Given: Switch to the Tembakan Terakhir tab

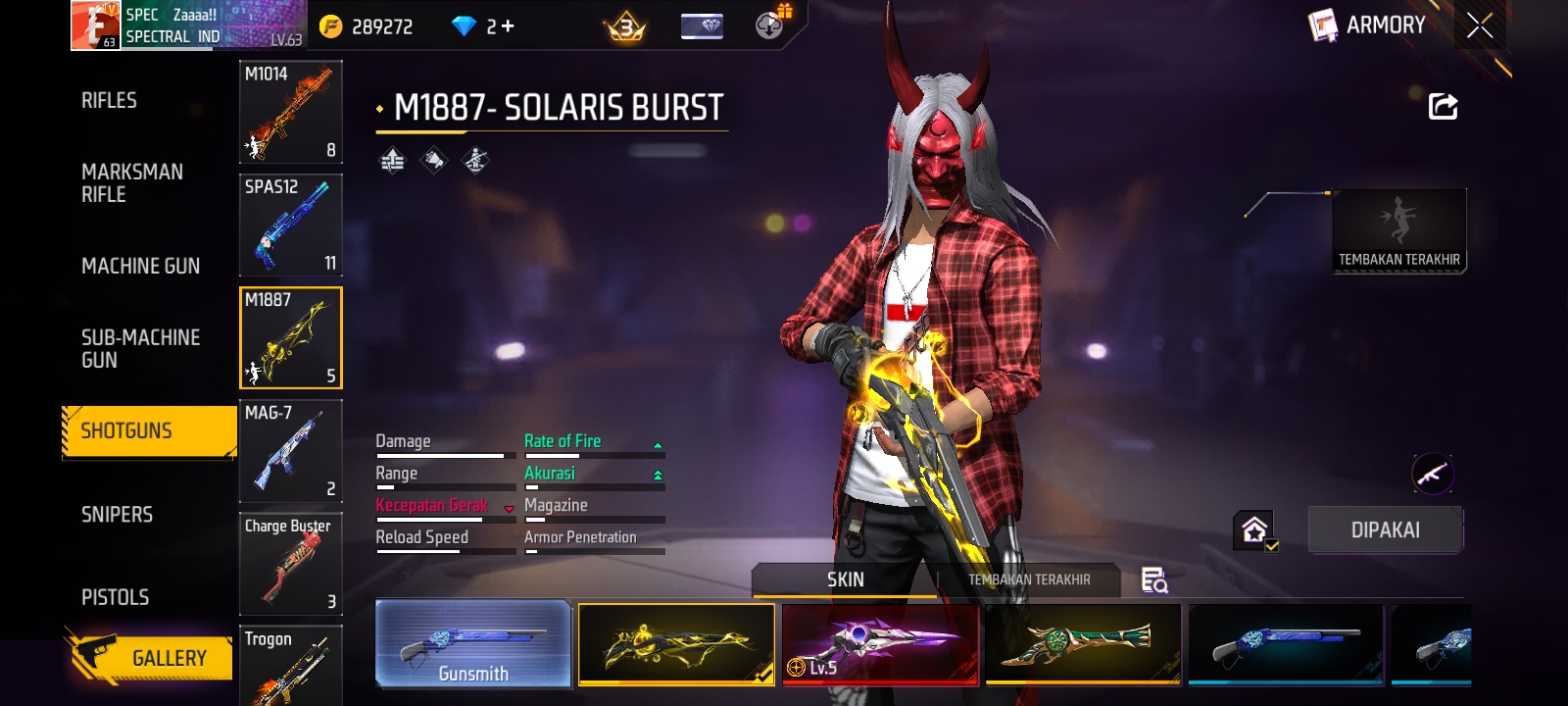Looking at the screenshot, I should tap(1028, 580).
